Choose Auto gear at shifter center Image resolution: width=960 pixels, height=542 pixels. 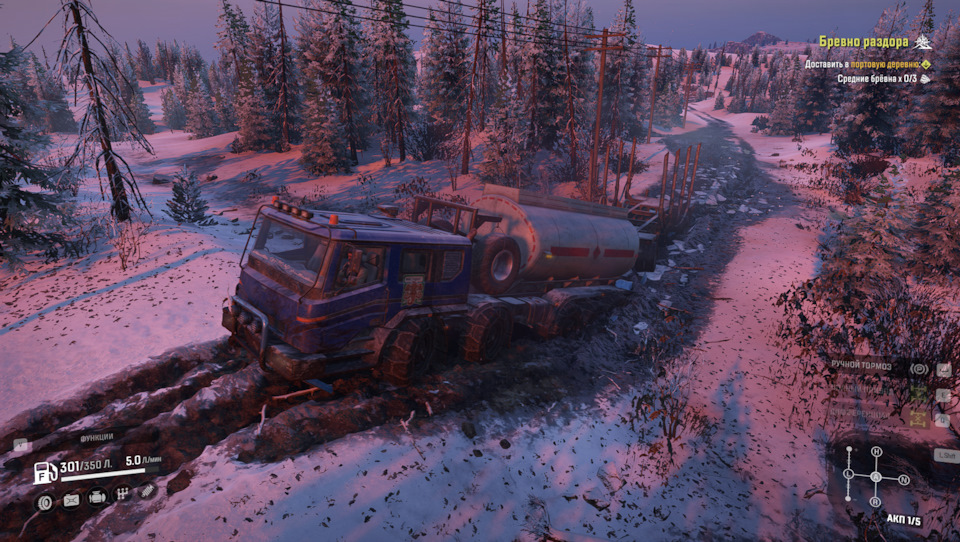(875, 477)
